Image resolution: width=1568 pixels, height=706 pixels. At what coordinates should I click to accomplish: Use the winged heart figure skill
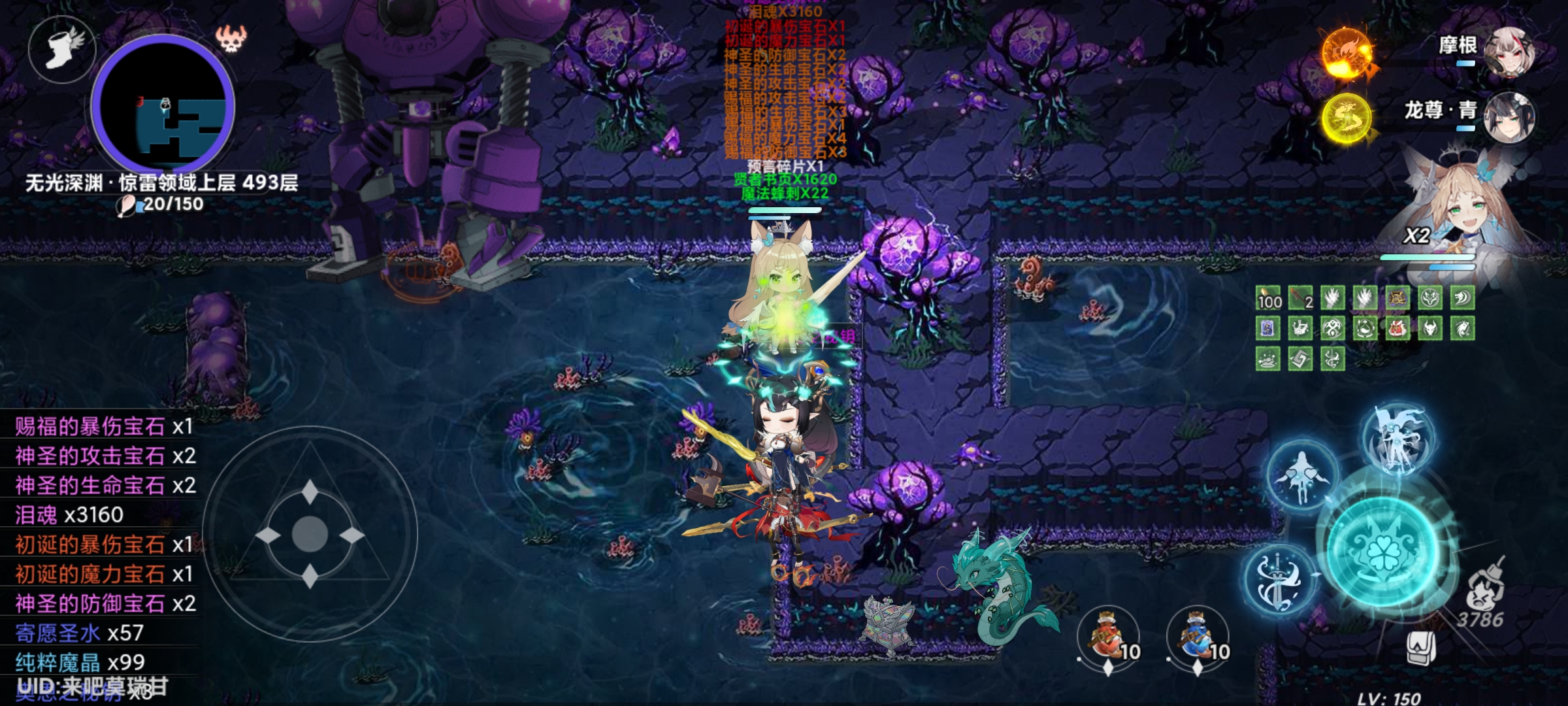click(x=1302, y=477)
